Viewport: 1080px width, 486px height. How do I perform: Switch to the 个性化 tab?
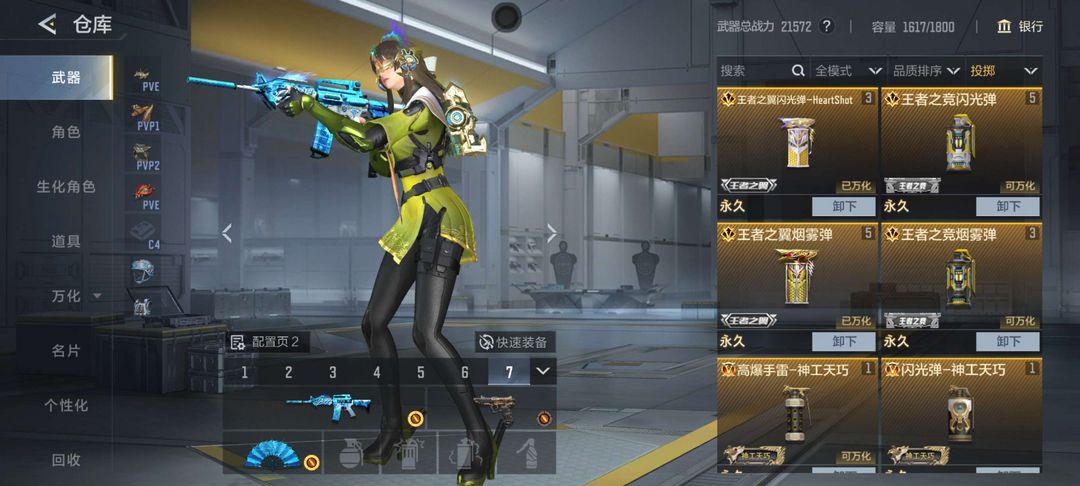66,405
